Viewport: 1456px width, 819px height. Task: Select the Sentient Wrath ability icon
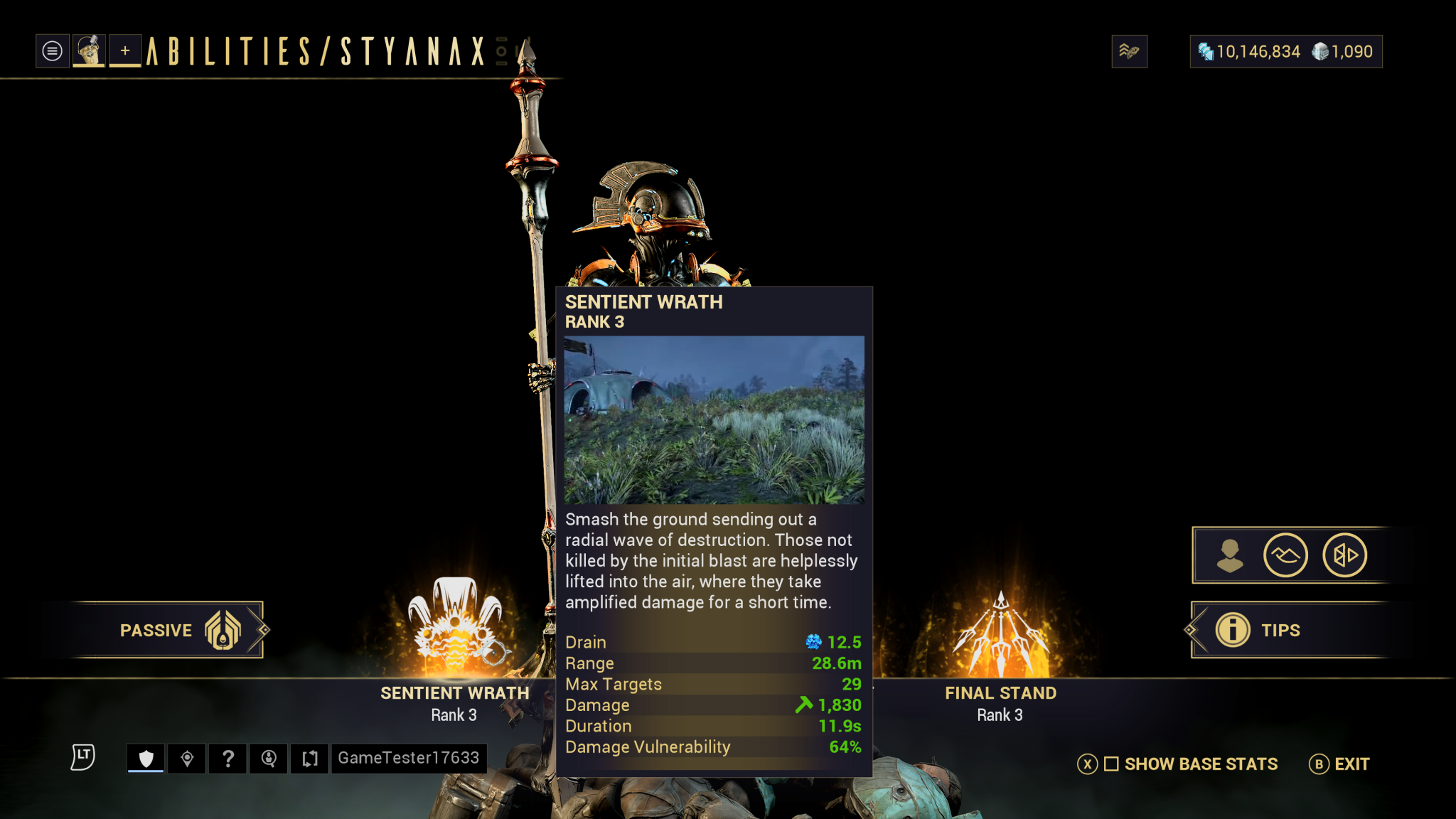[x=455, y=627]
